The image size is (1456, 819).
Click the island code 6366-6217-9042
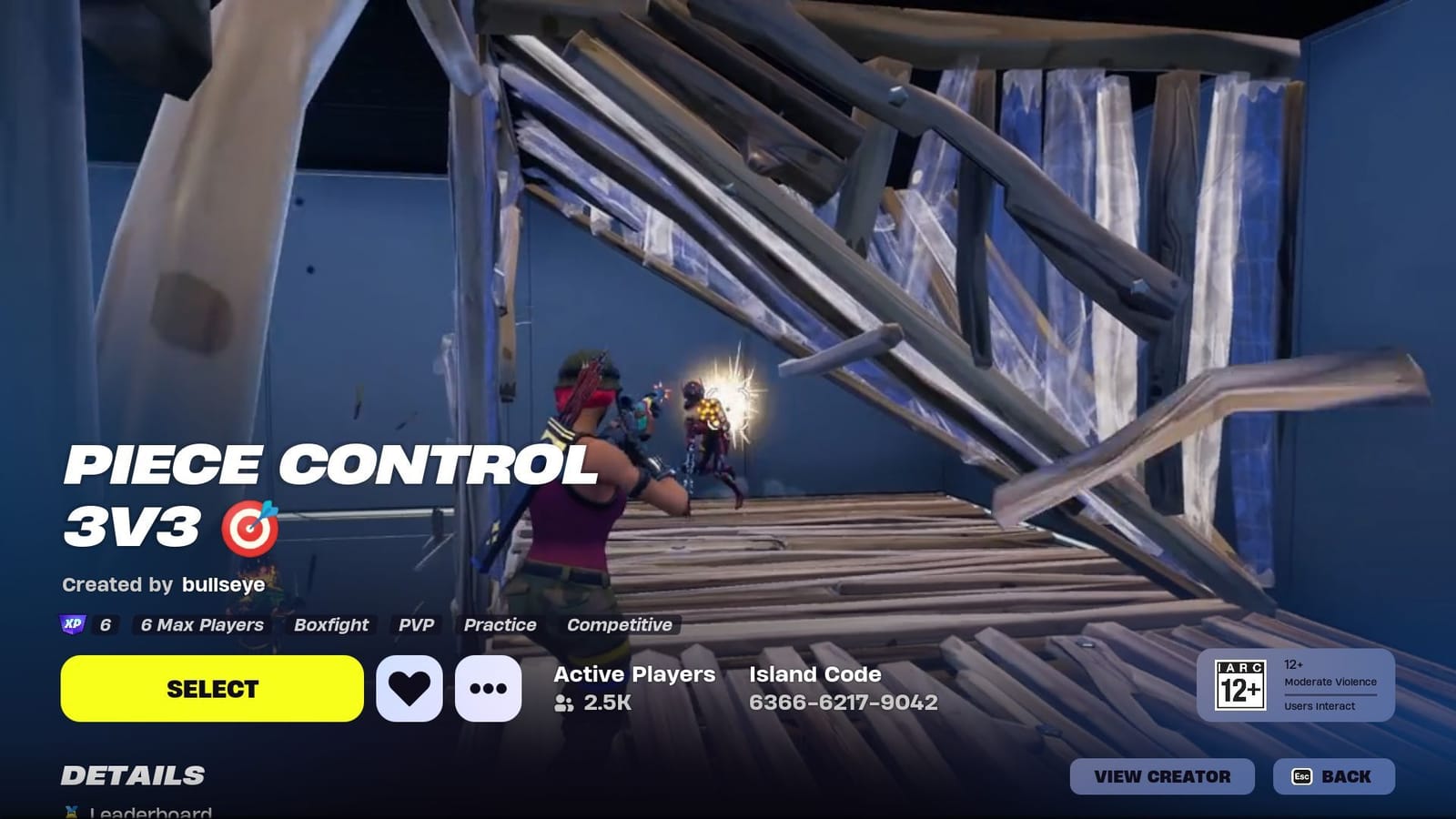pos(843,703)
